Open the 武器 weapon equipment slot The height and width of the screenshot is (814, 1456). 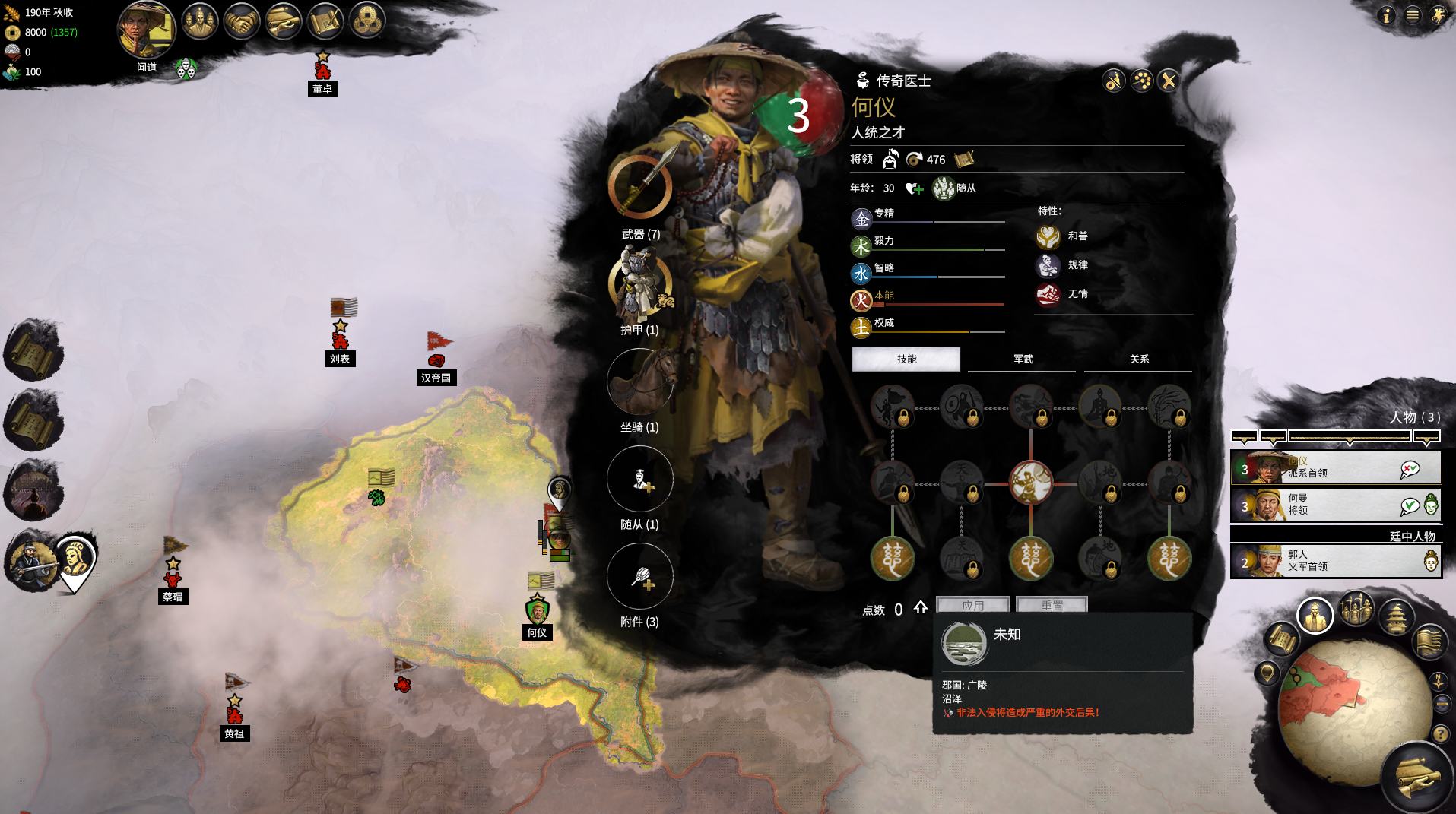point(640,187)
